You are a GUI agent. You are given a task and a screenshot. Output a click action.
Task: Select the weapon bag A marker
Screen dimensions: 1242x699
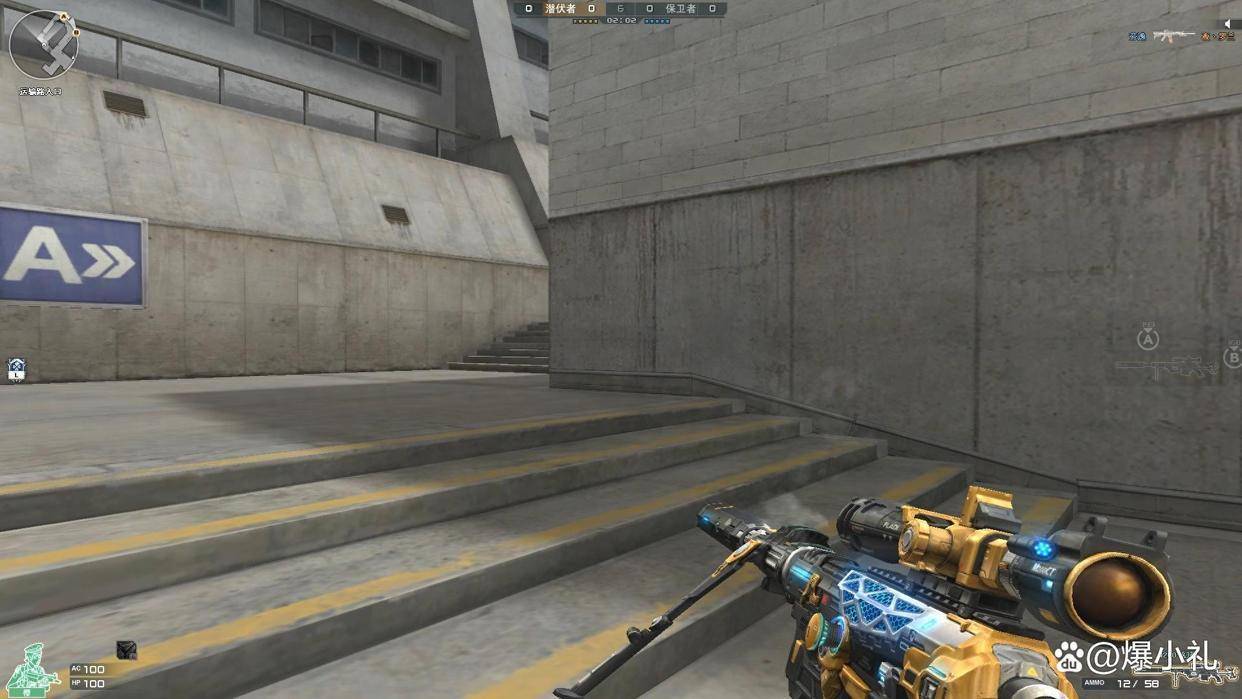(1148, 339)
